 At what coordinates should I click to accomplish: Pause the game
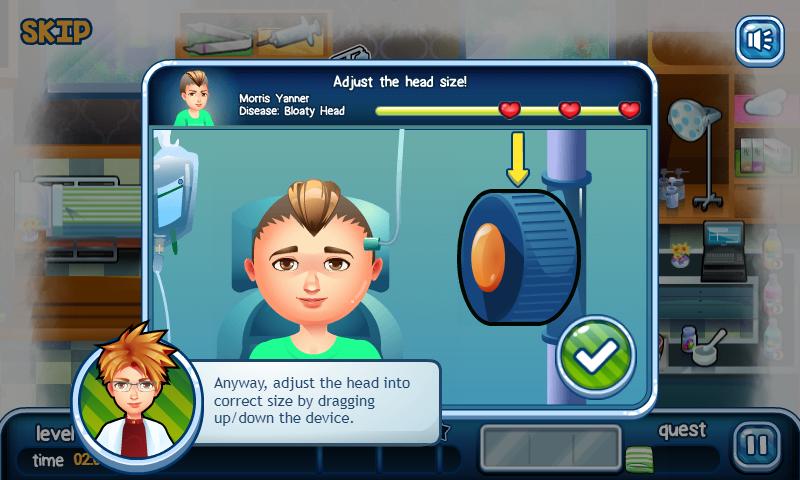pyautogui.click(x=759, y=445)
